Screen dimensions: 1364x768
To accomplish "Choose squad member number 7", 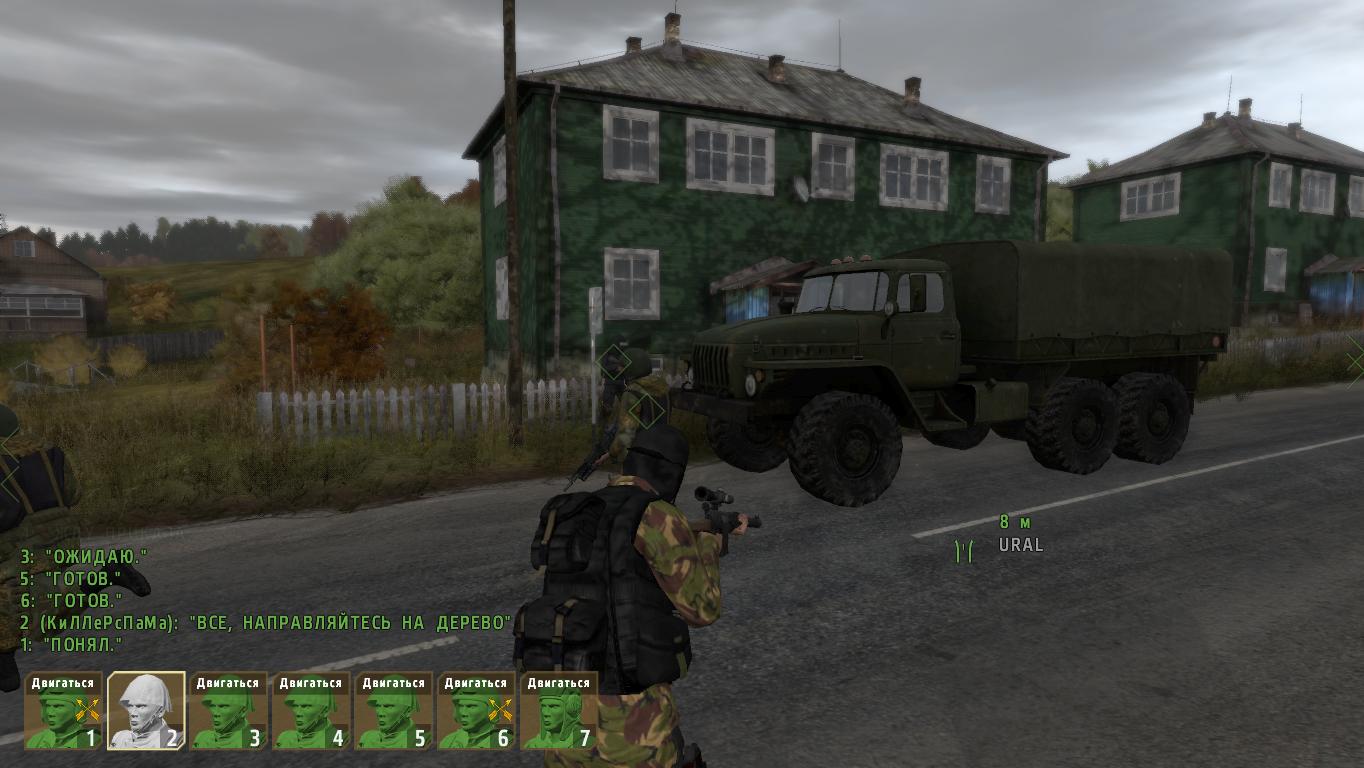I will click(x=559, y=711).
